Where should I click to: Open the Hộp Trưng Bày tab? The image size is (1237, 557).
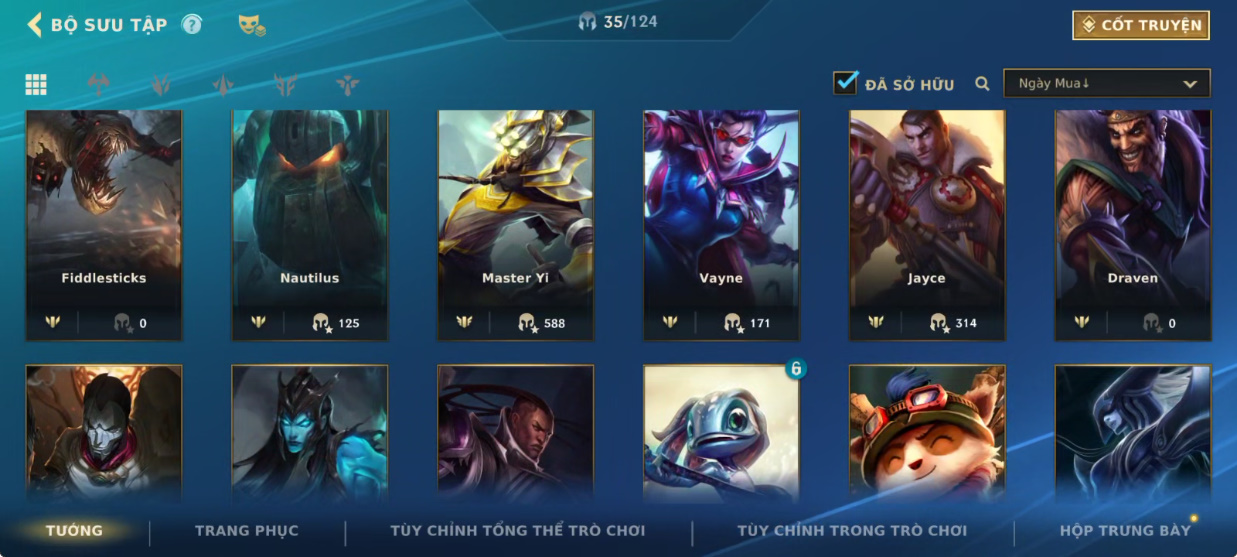pyautogui.click(x=1125, y=531)
